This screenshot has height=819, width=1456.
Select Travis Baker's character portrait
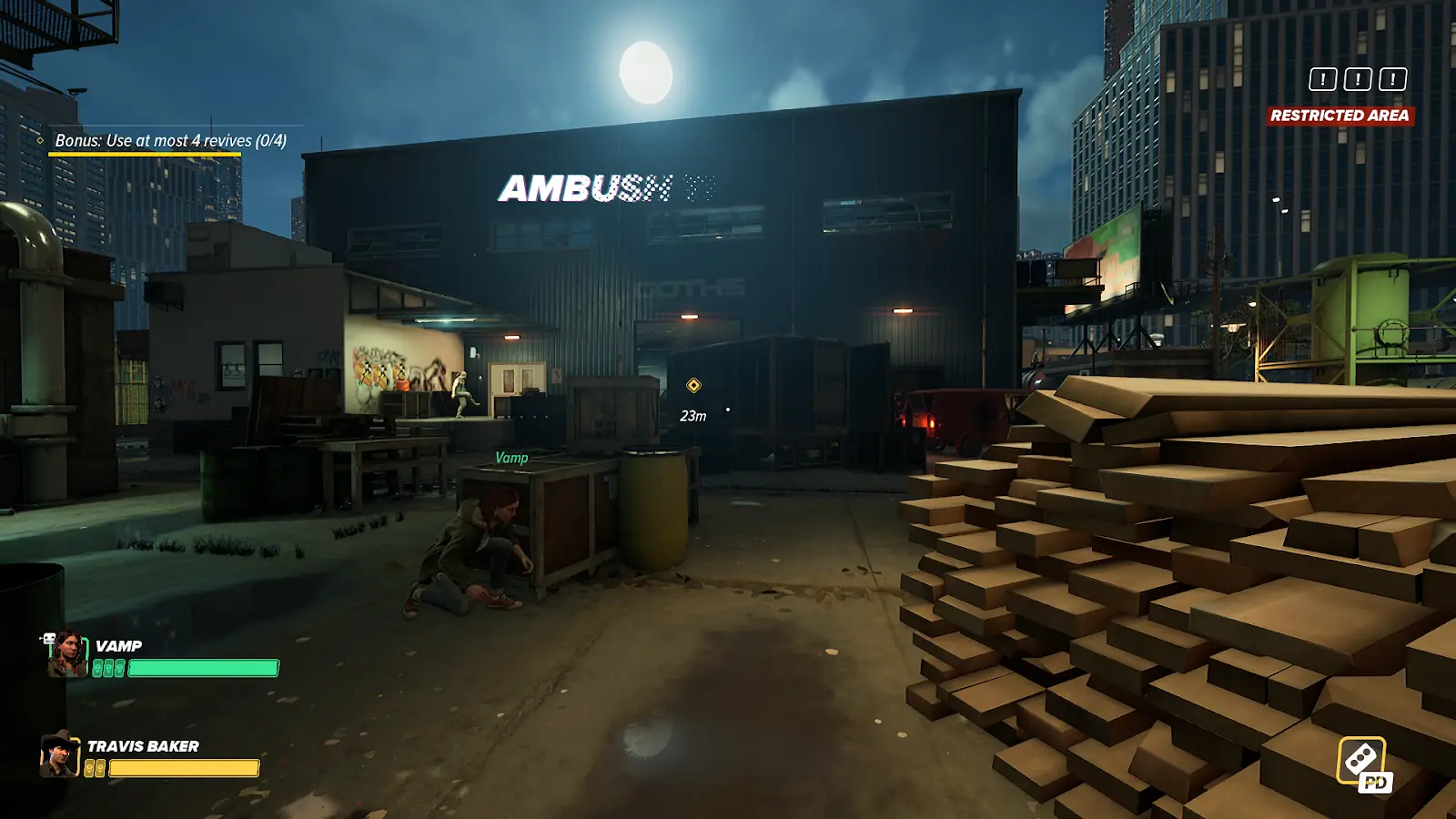(x=59, y=754)
